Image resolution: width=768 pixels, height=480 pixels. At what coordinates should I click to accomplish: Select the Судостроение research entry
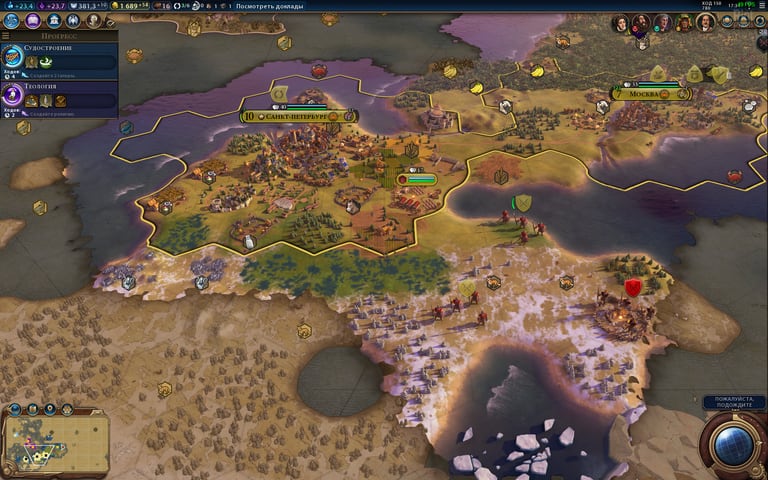click(60, 55)
